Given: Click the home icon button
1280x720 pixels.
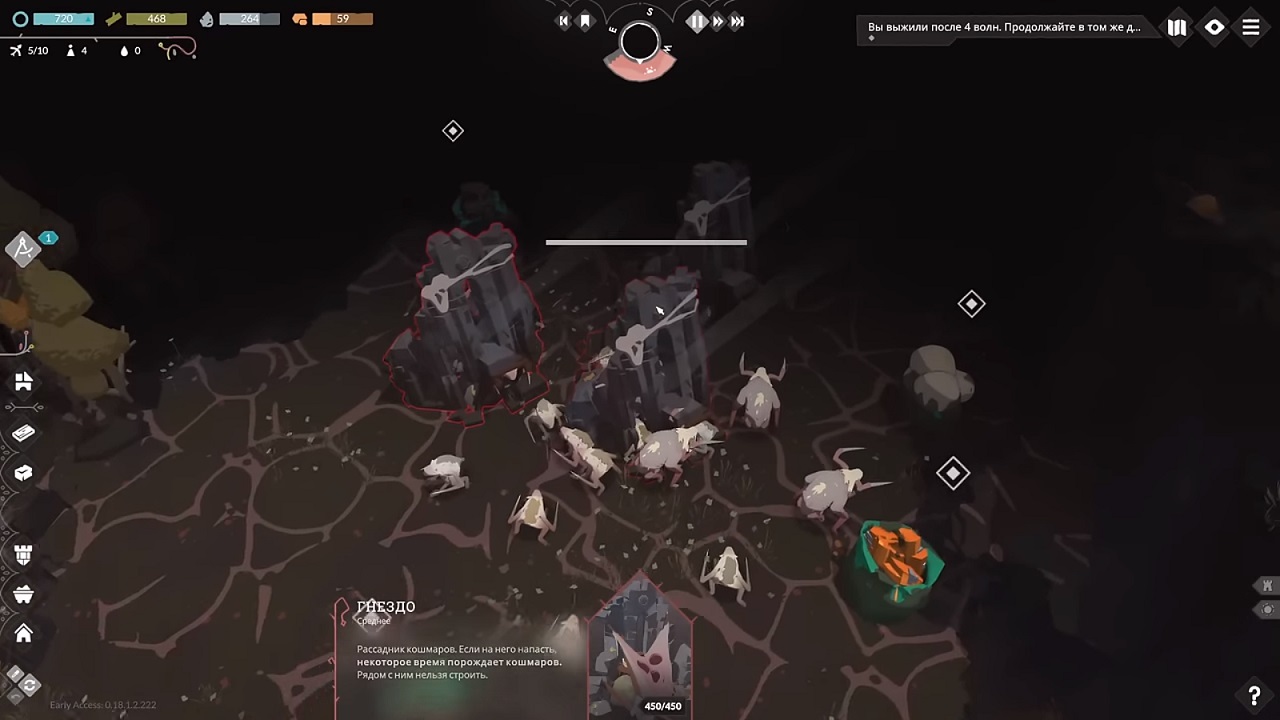Looking at the screenshot, I should [24, 633].
